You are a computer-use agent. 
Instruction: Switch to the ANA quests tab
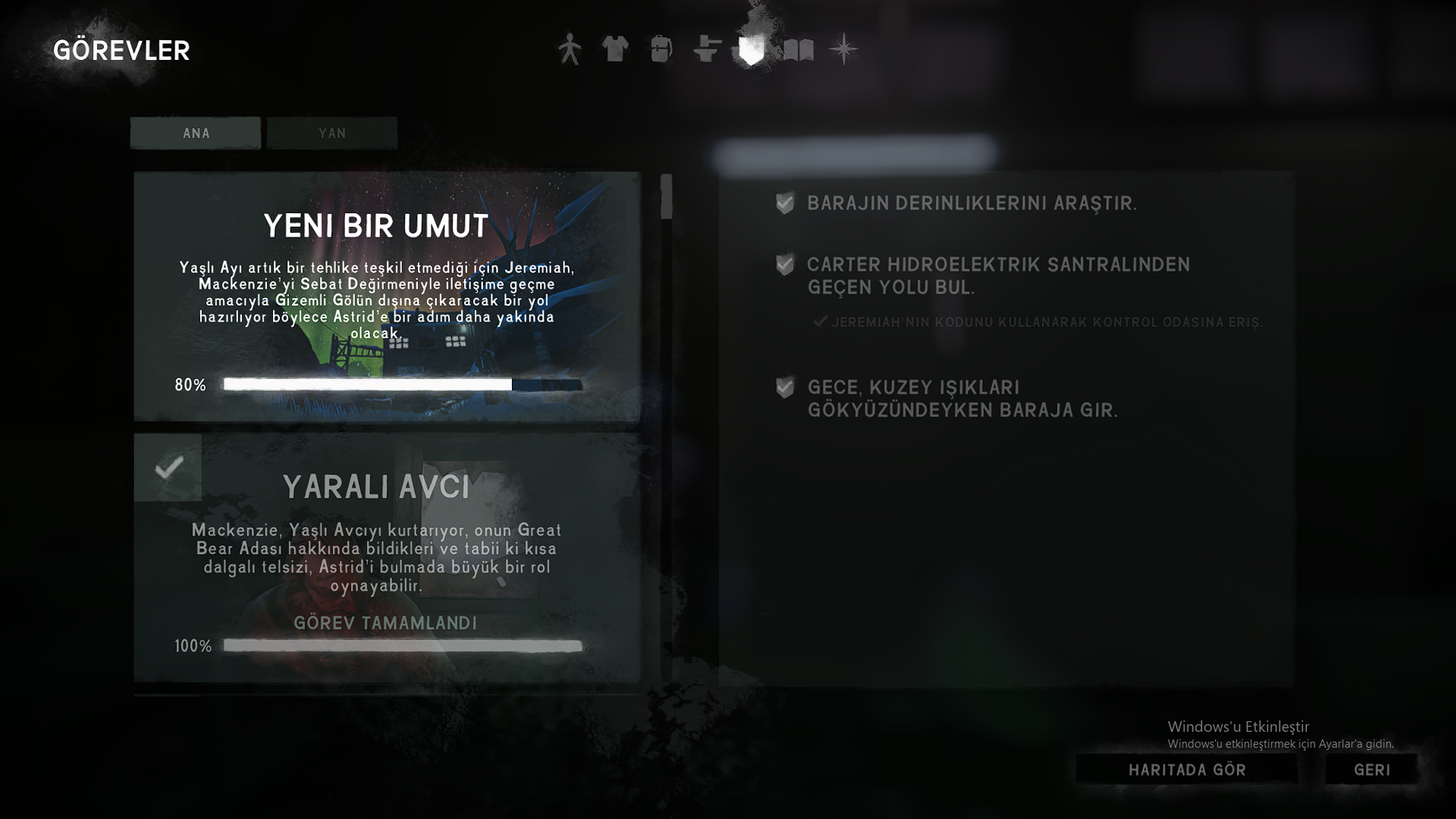click(196, 133)
